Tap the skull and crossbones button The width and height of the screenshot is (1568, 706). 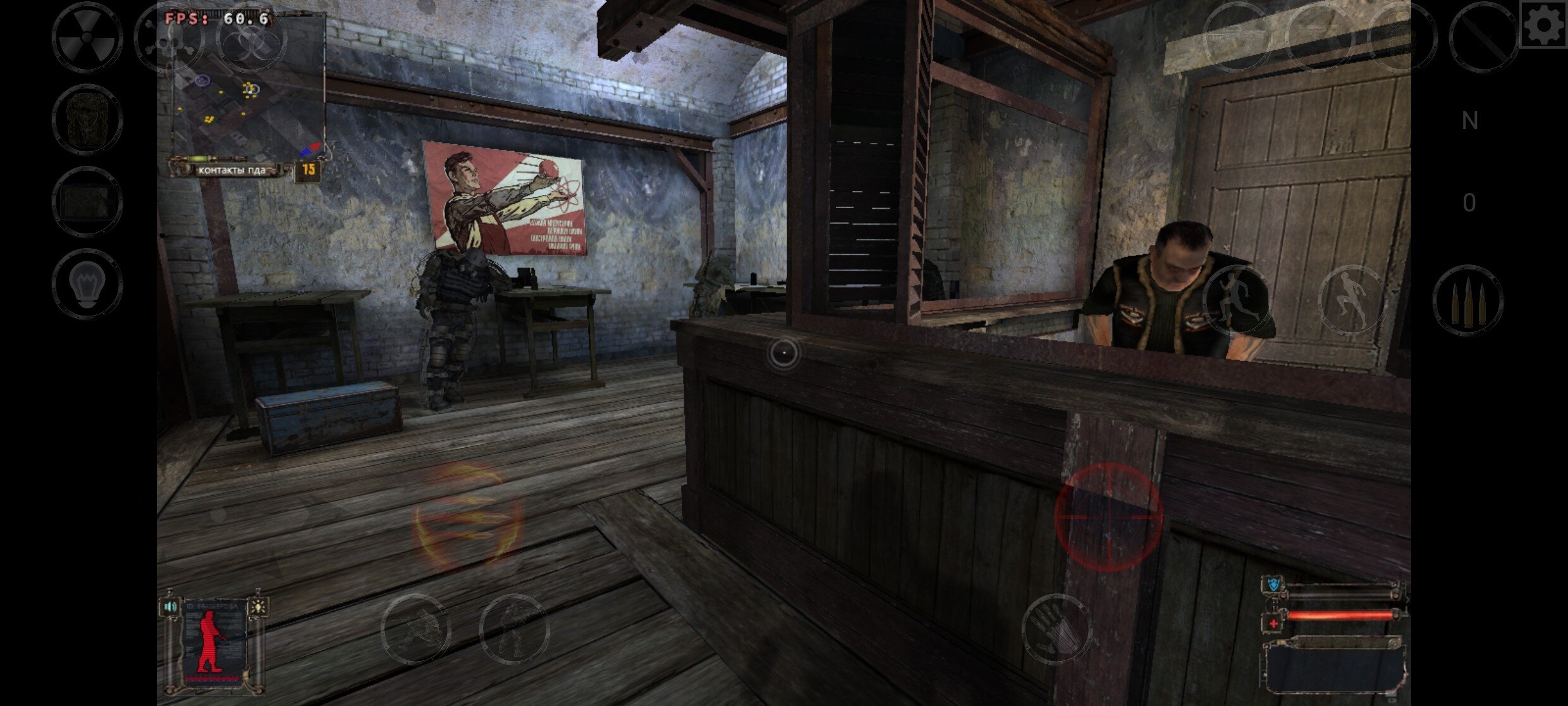169,37
